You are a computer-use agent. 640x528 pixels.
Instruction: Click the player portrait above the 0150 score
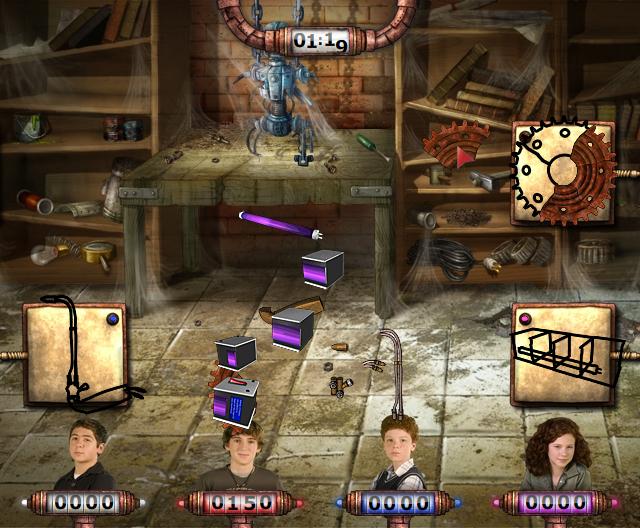(x=237, y=455)
